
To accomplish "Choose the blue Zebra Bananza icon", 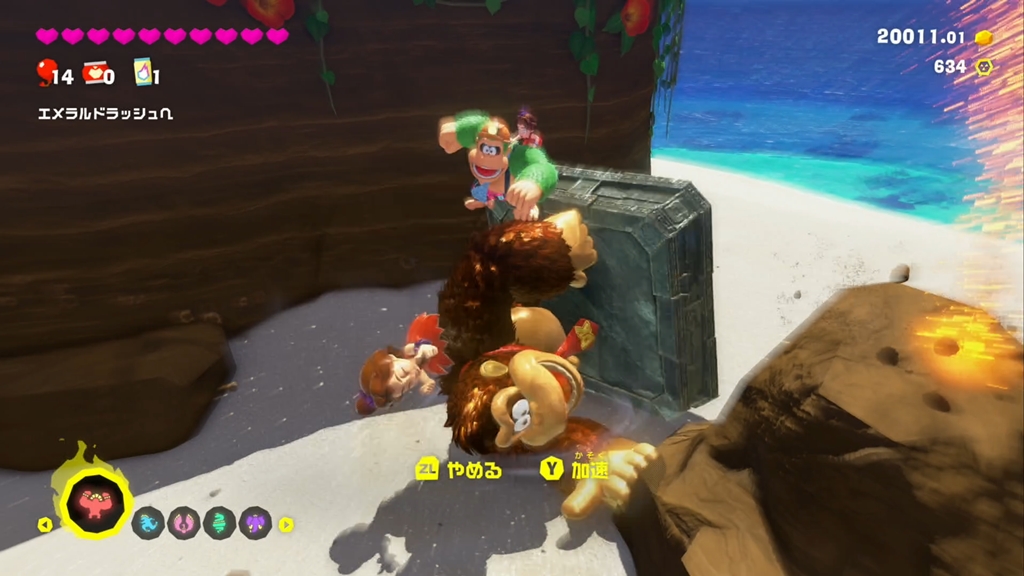I will point(147,523).
